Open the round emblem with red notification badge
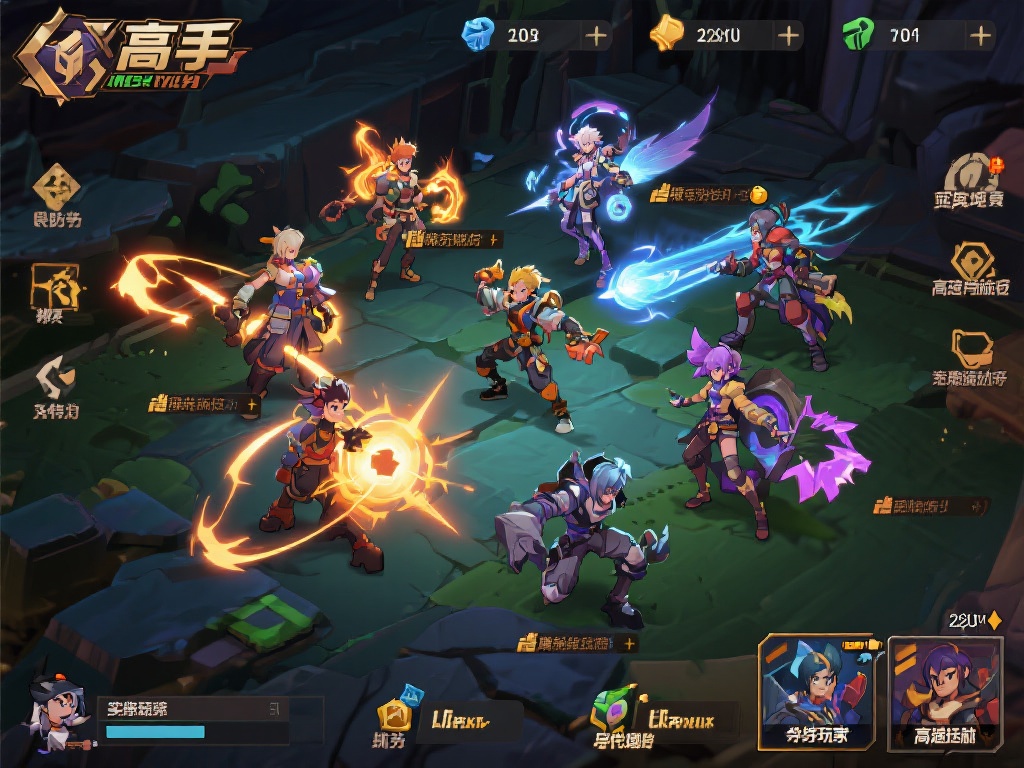This screenshot has width=1024, height=768. 972,172
